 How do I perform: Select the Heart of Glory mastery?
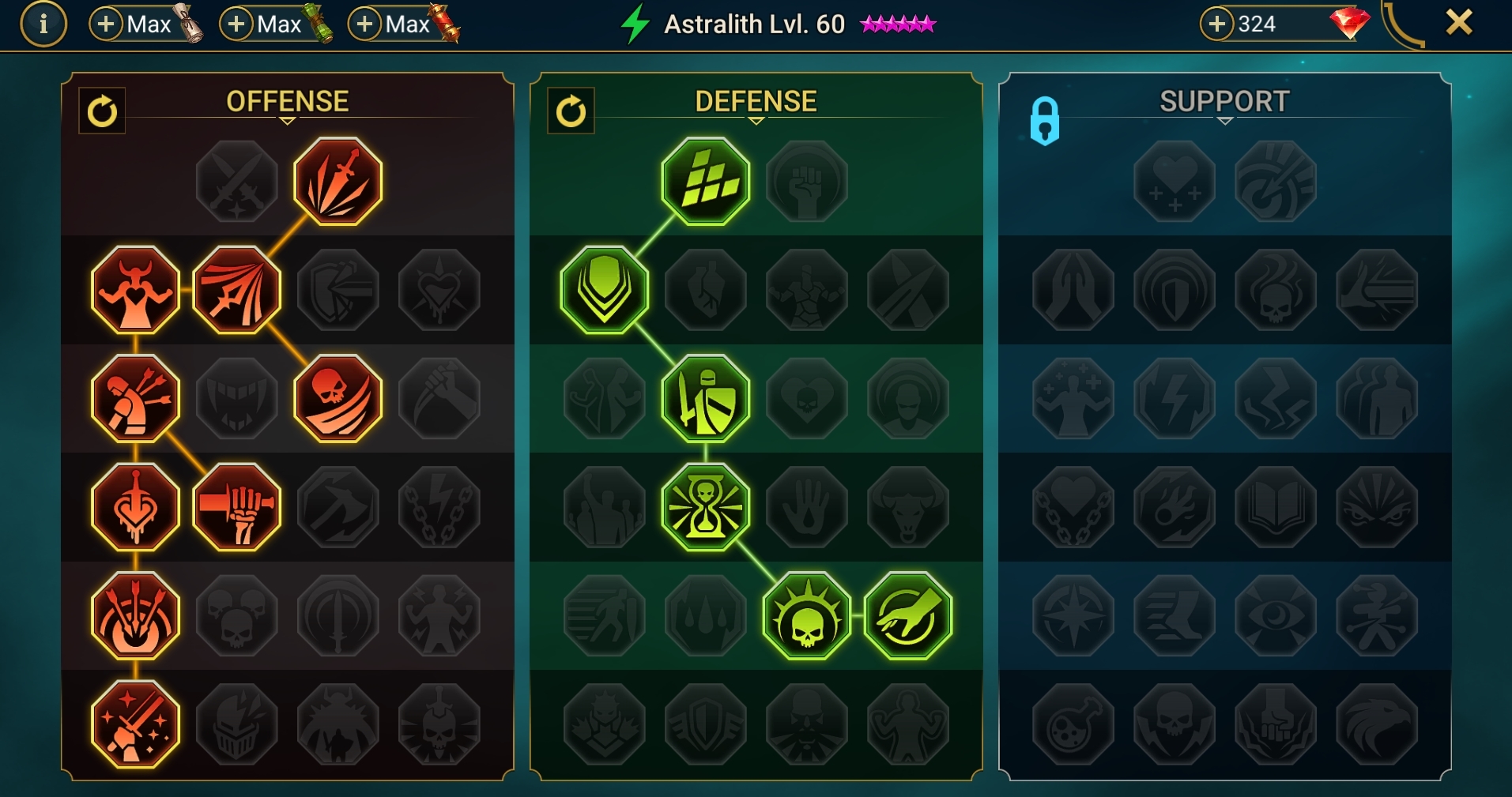pyautogui.click(x=135, y=289)
